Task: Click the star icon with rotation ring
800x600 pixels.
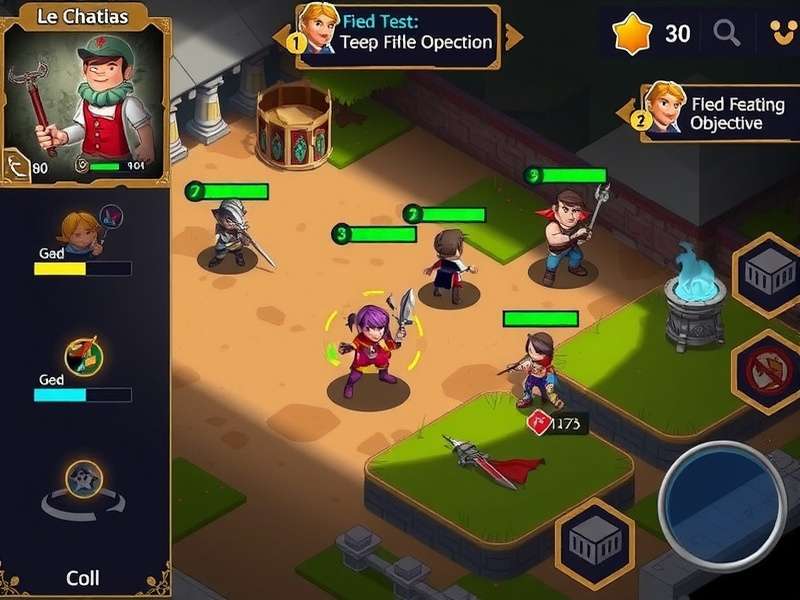Action: [81, 481]
